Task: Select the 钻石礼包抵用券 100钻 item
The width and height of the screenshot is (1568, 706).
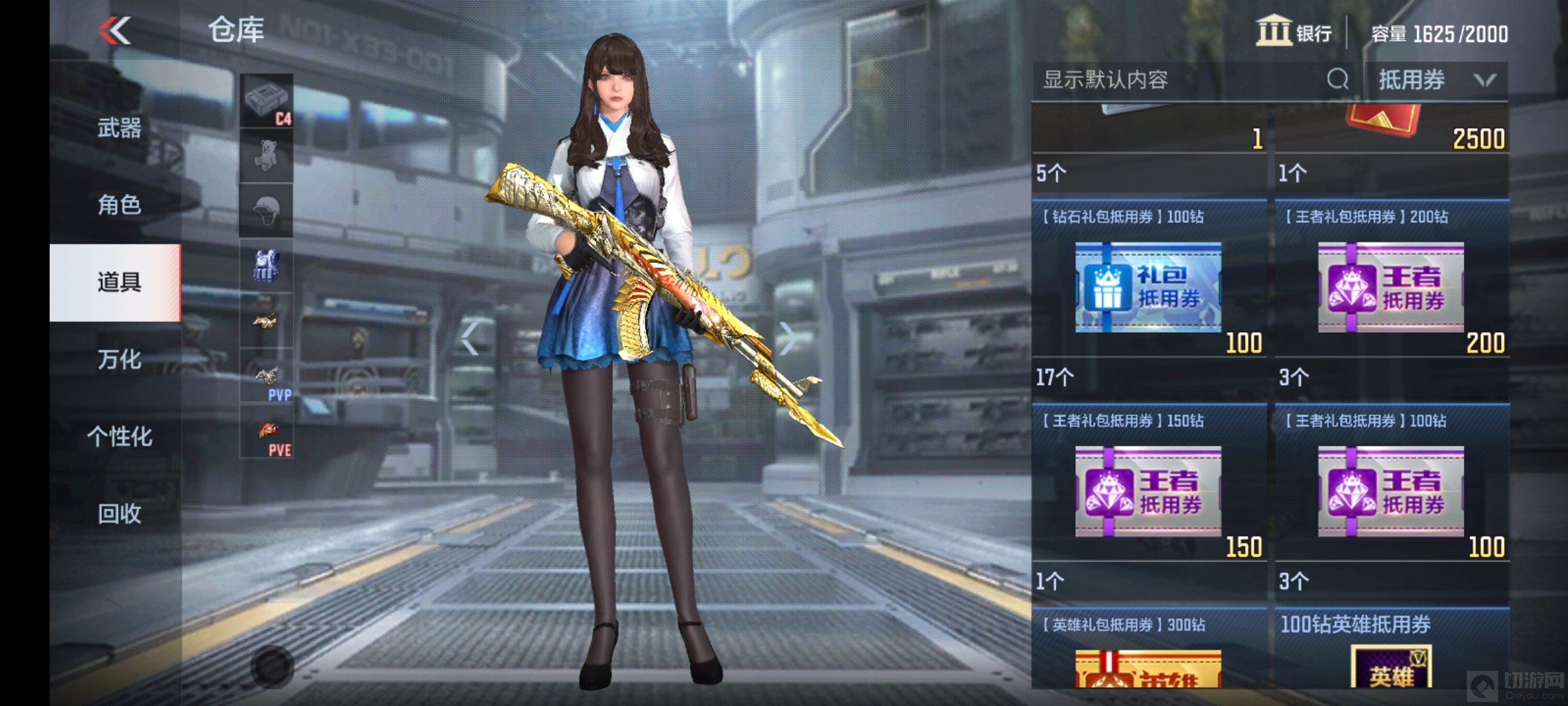Action: [1149, 286]
